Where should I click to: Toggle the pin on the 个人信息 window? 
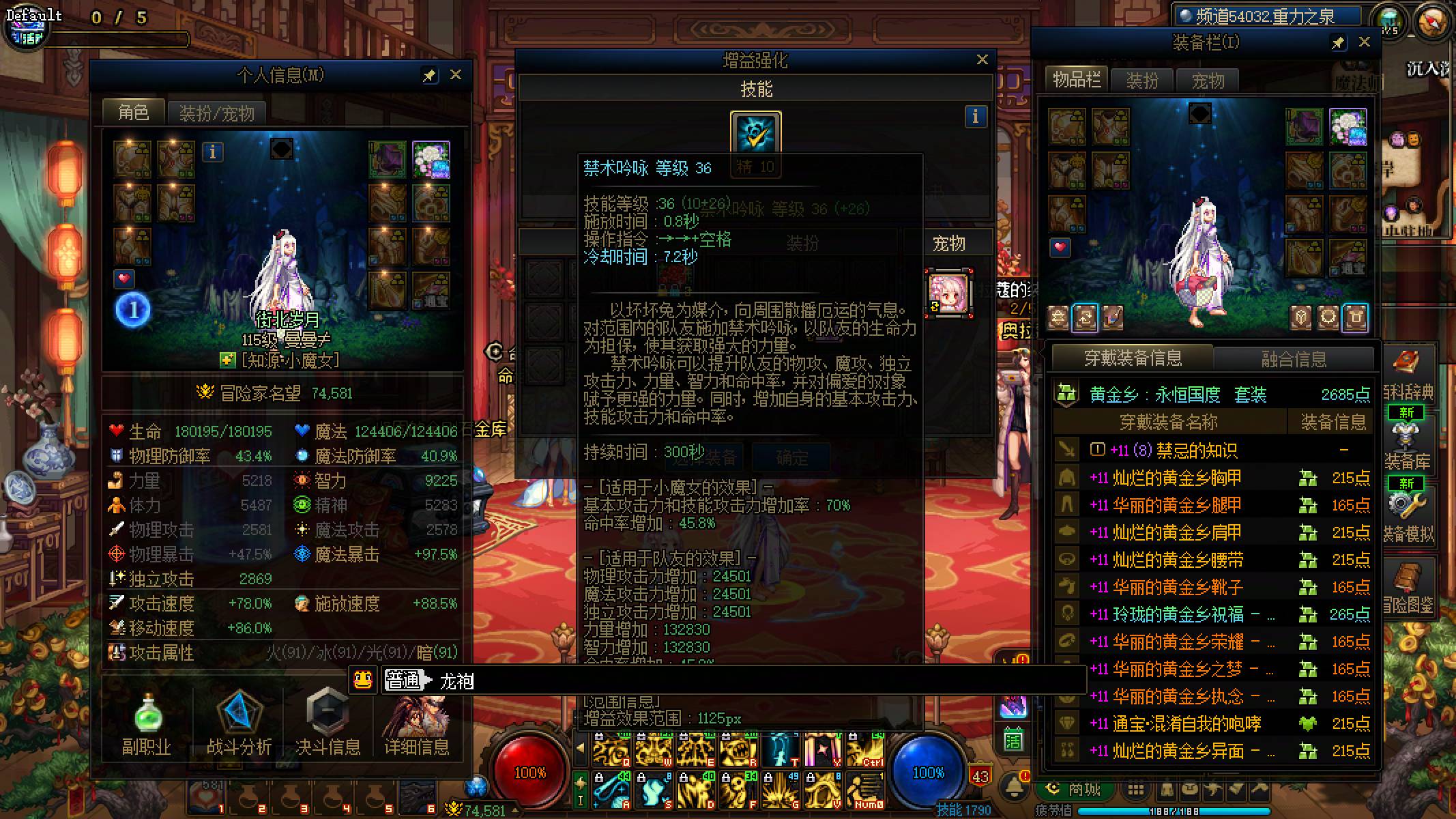click(430, 75)
